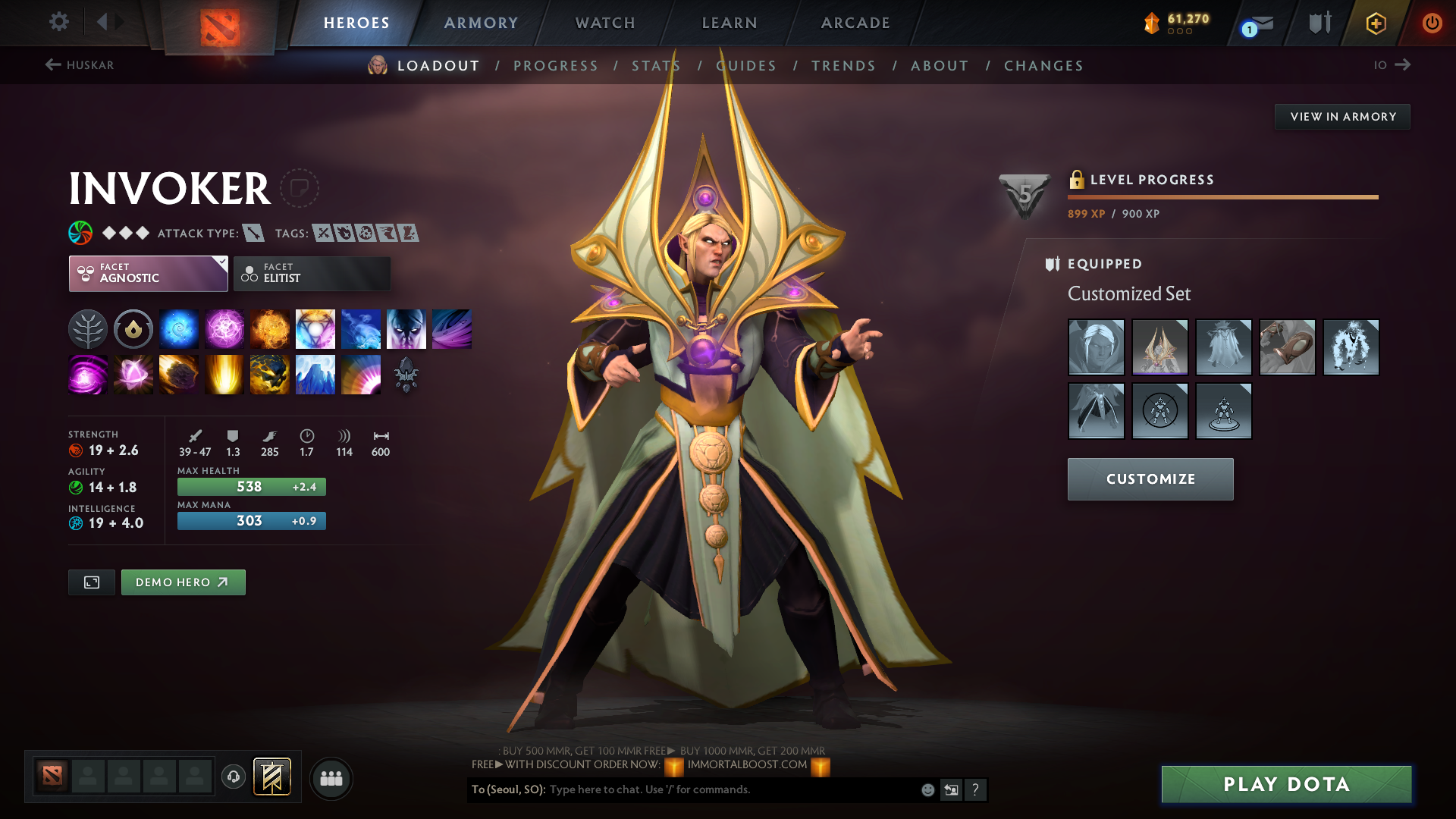Open the party finder friends icon
This screenshot has width=1456, height=819.
[331, 778]
